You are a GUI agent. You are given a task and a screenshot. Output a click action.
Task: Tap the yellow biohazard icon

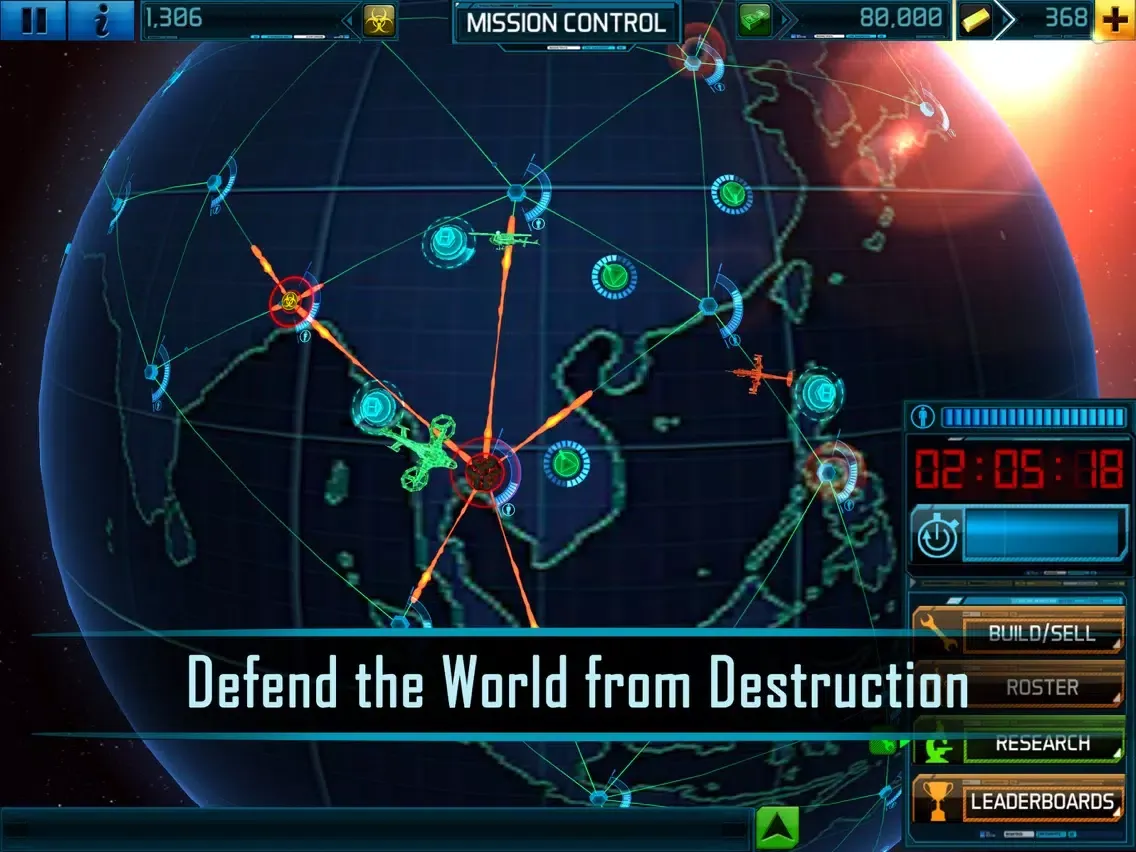pyautogui.click(x=379, y=20)
